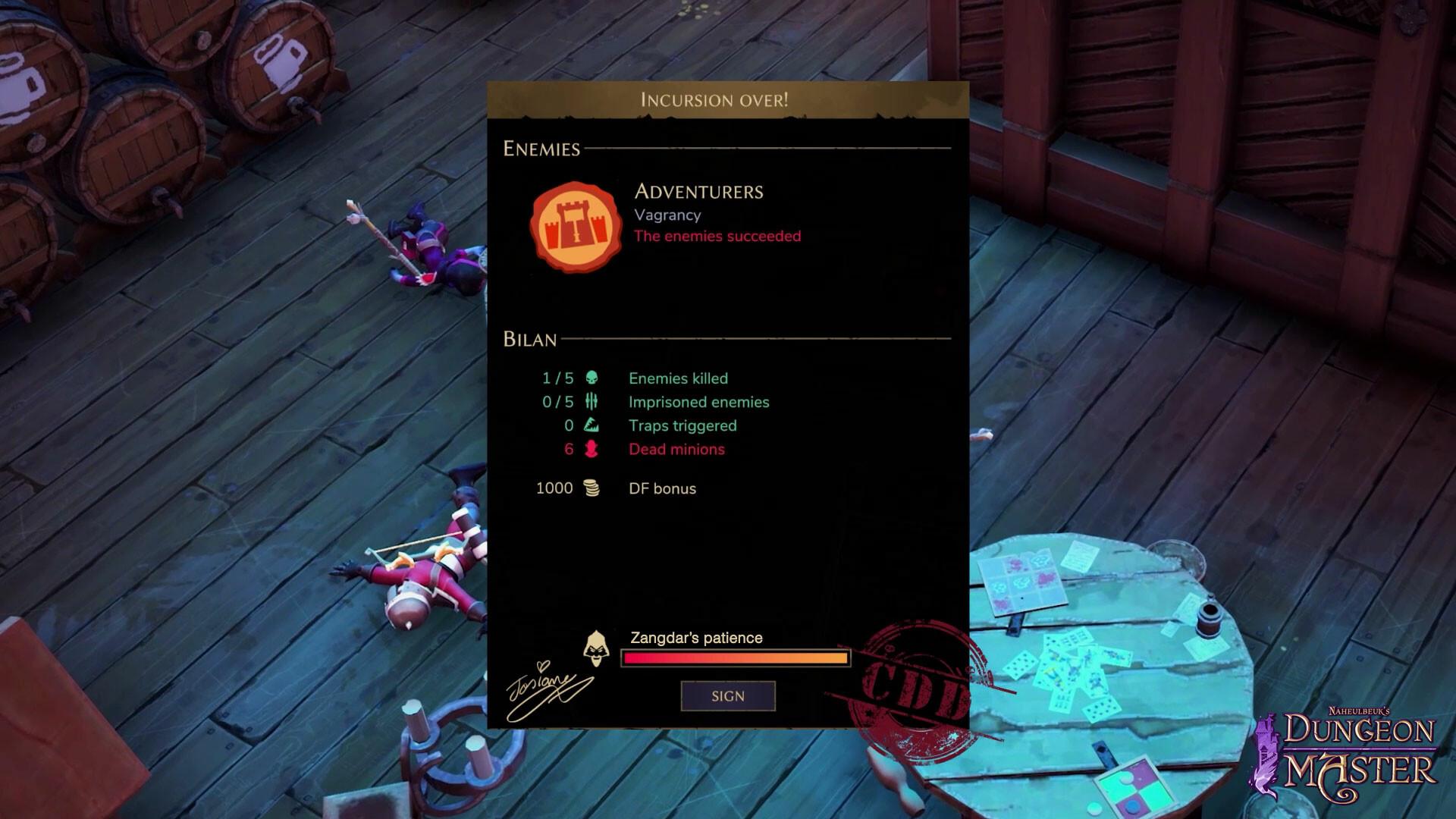Click the Josiane handwritten signature
The image size is (1456, 819).
coord(543,686)
